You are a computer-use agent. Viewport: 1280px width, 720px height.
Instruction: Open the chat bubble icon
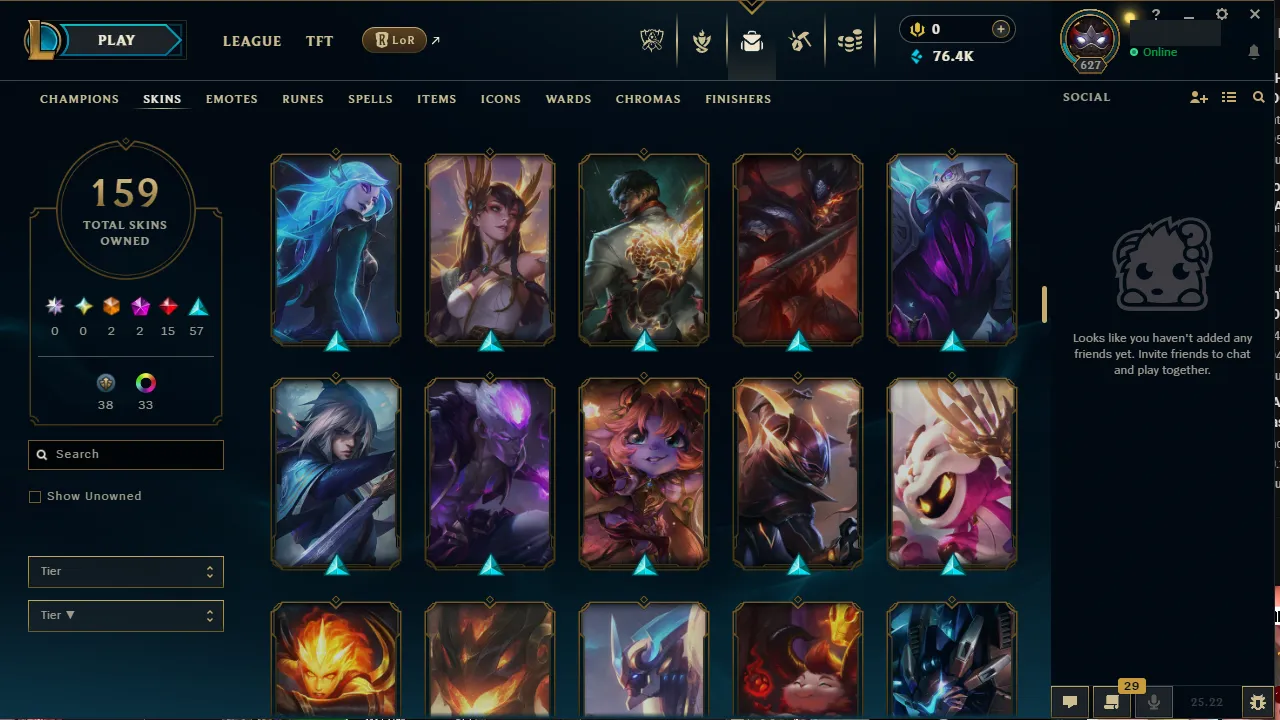(1069, 702)
